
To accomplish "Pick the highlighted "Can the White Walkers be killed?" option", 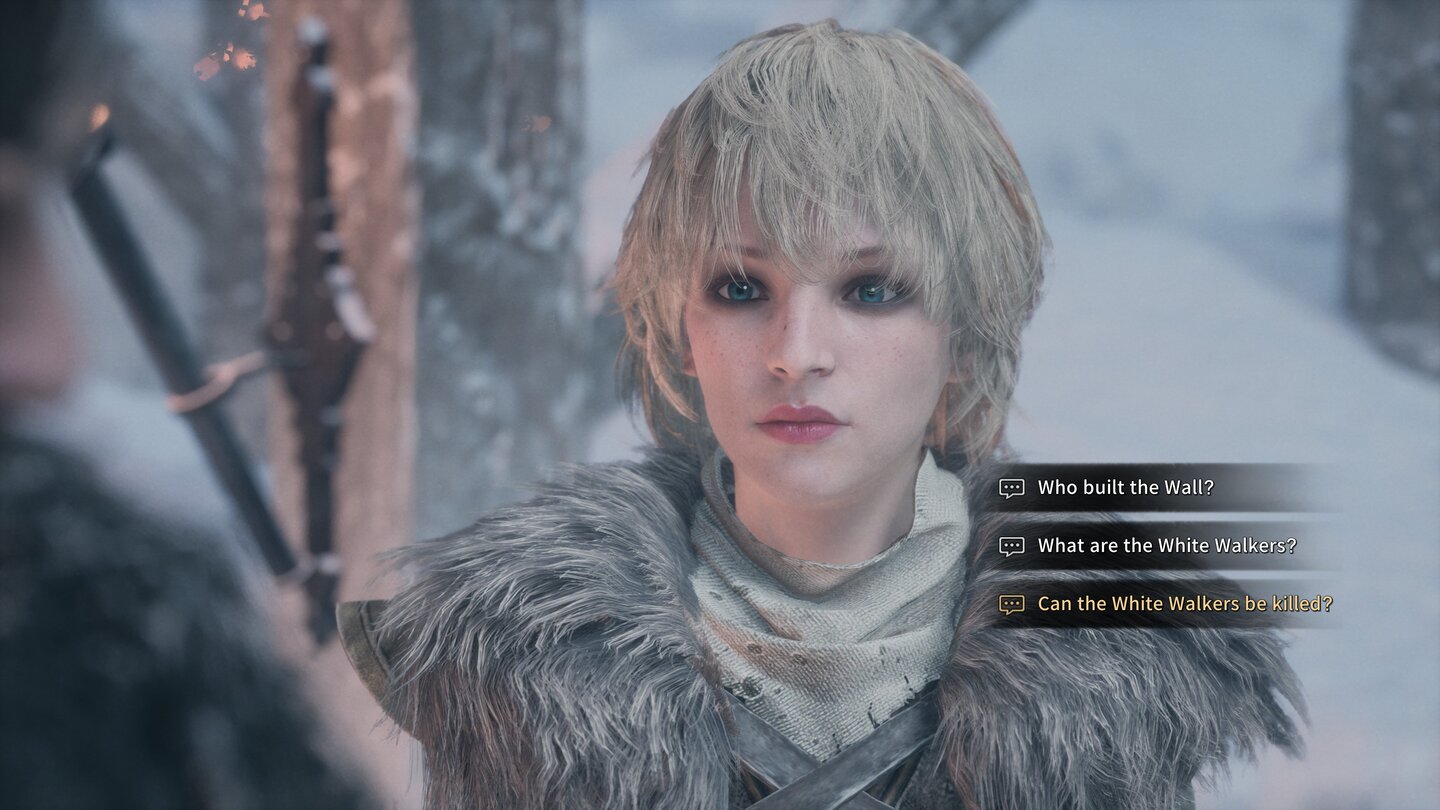I will coord(1185,603).
